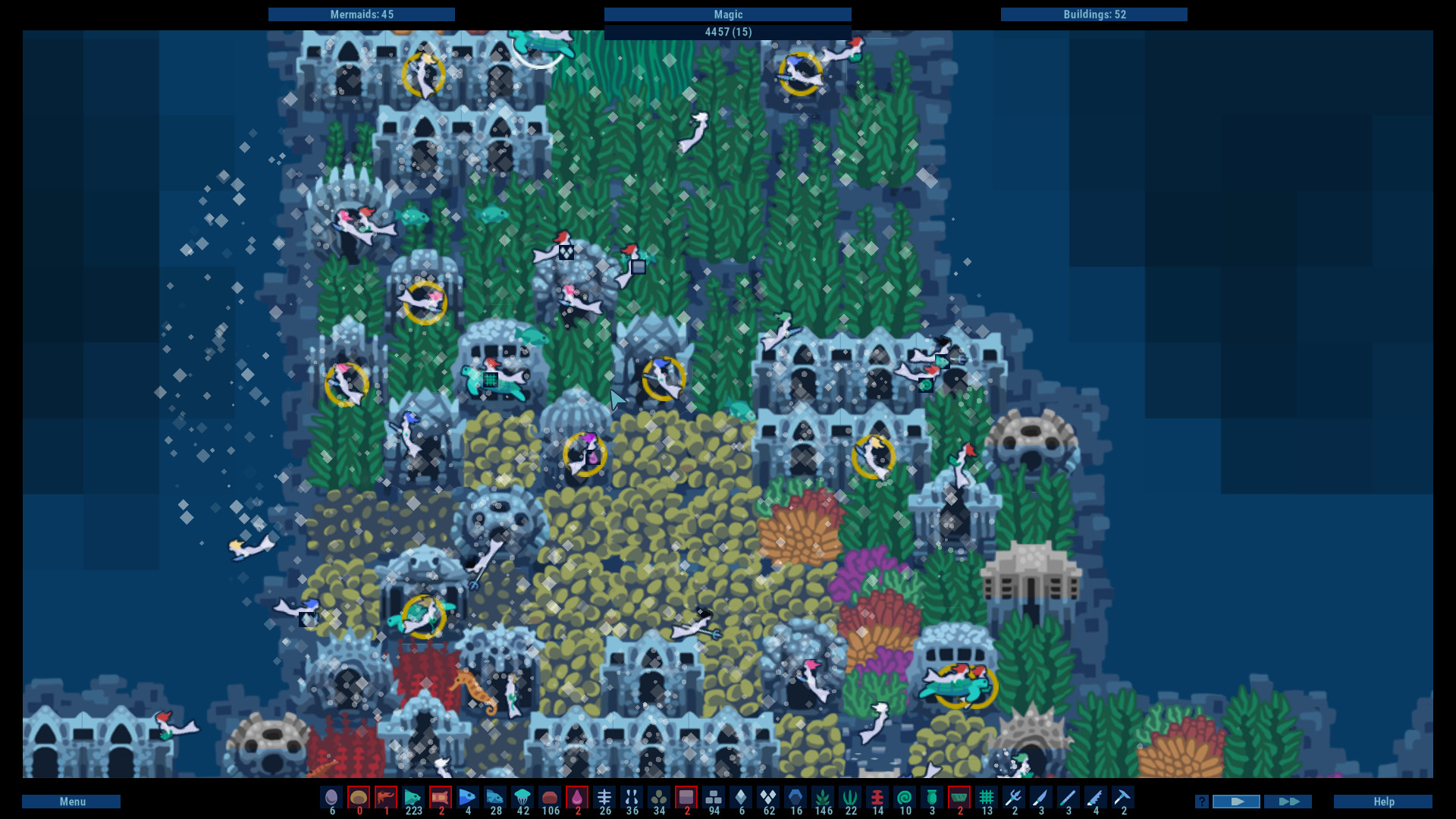Toggle the red-outlined green basket item
This screenshot has width=1456, height=819.
click(x=959, y=798)
